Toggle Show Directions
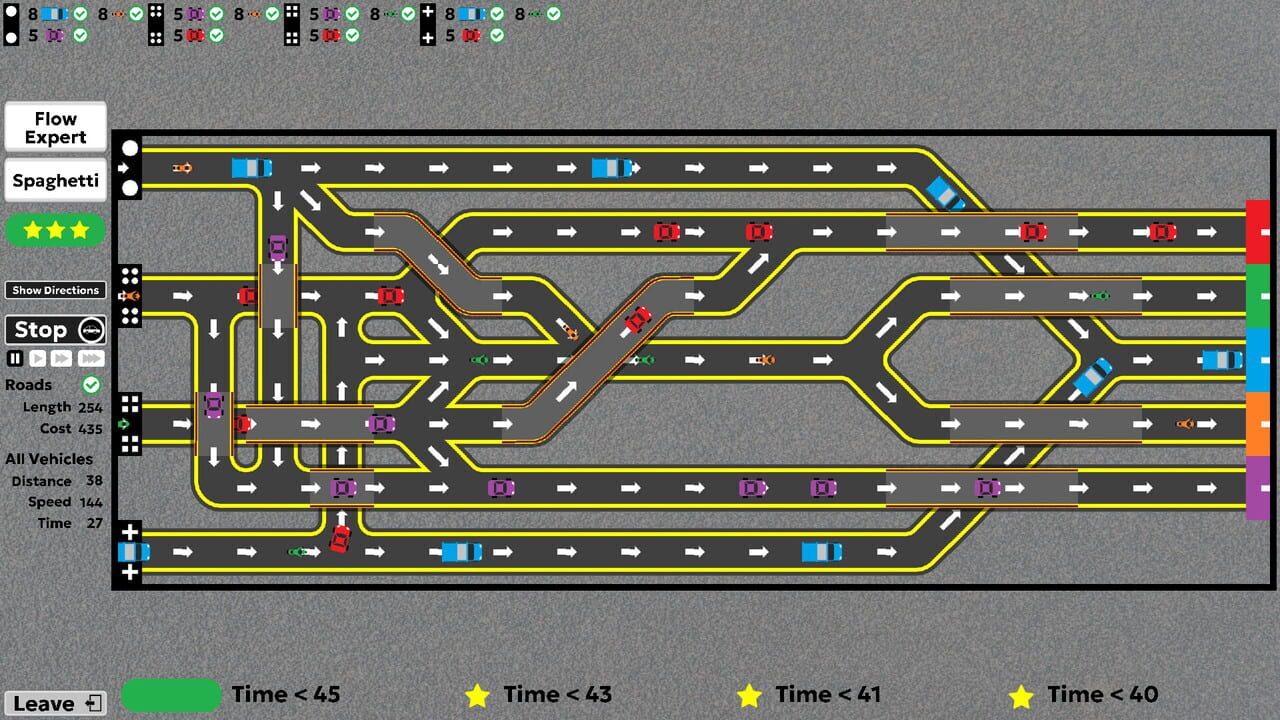1280x720 pixels. pyautogui.click(x=55, y=290)
